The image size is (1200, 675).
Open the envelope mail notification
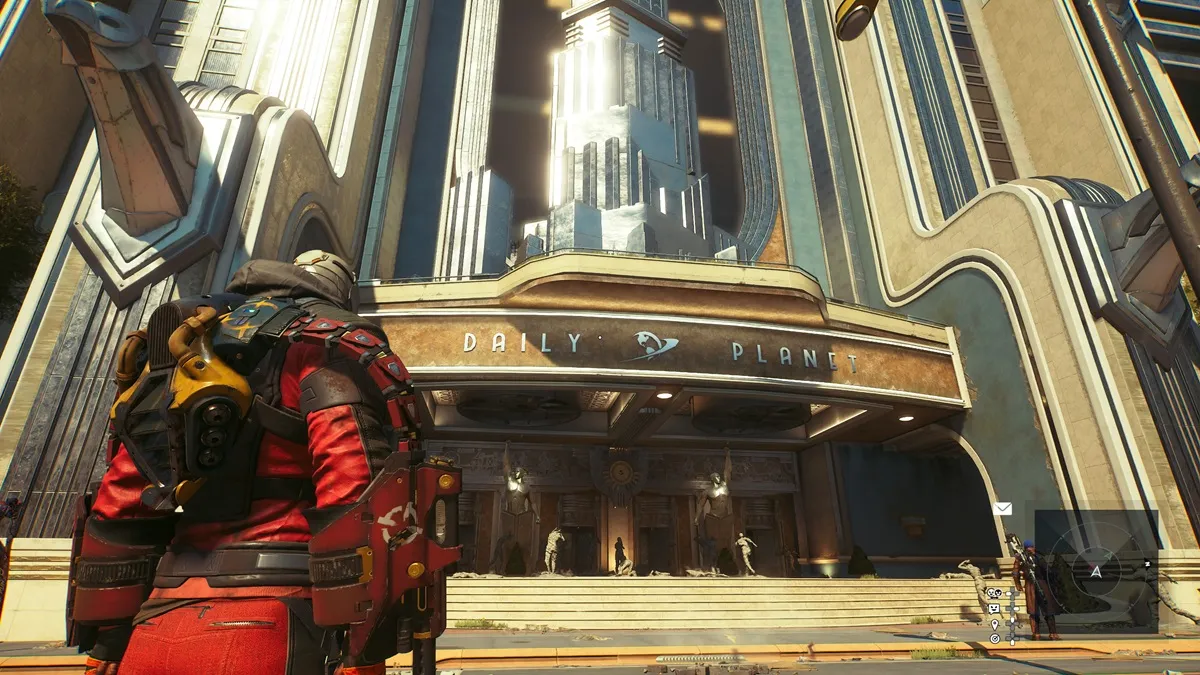(1002, 508)
